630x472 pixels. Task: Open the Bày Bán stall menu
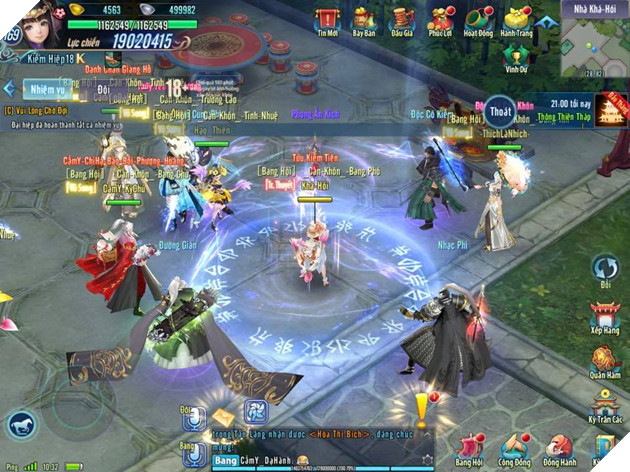364,19
